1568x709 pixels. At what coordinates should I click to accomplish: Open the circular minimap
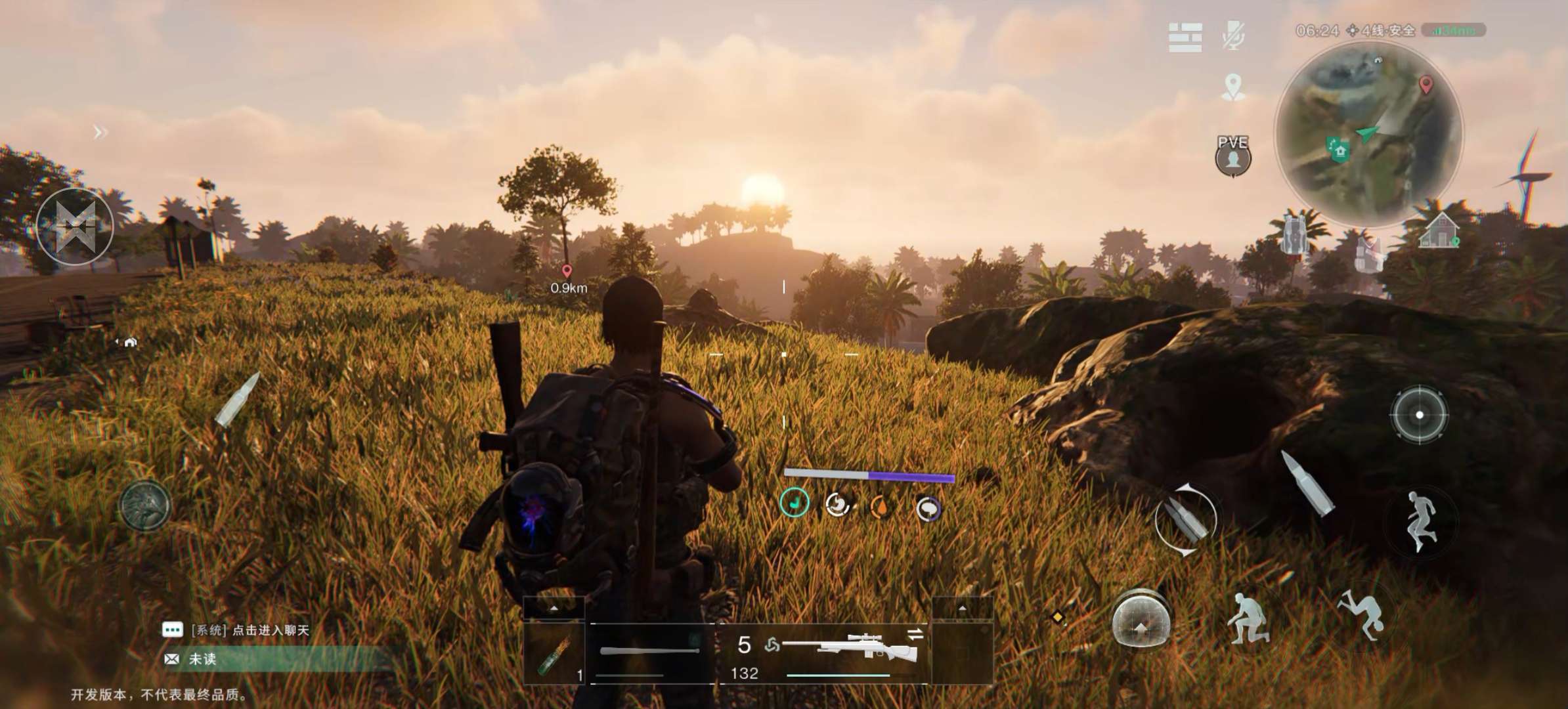(x=1368, y=135)
